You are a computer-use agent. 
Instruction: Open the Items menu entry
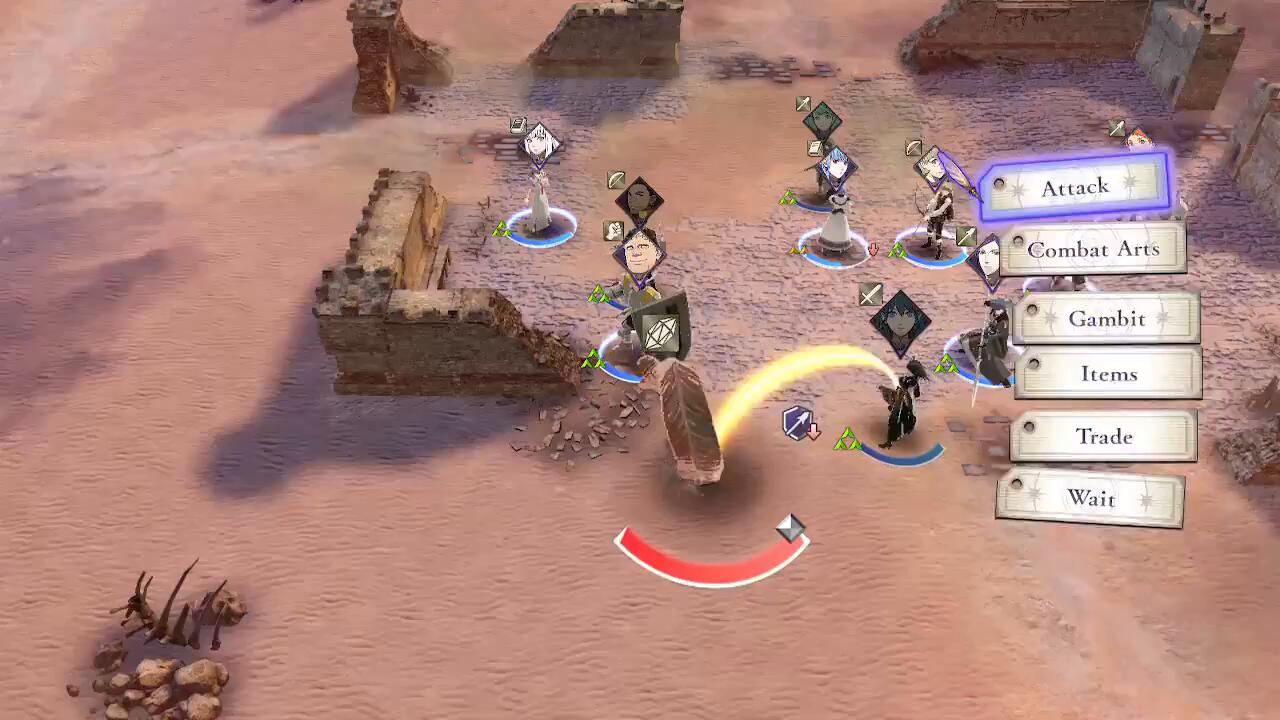tap(1108, 374)
